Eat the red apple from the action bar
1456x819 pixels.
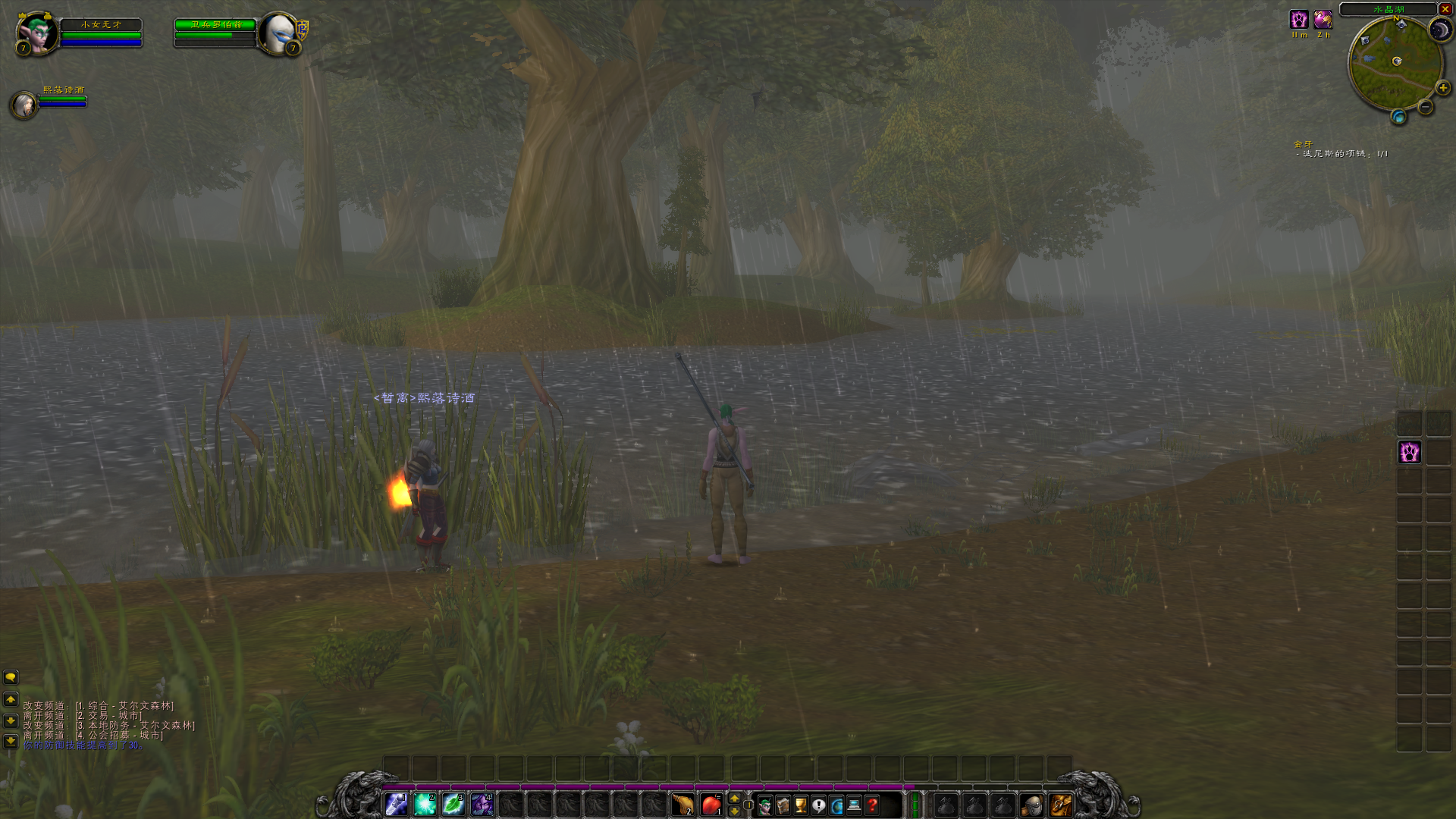pyautogui.click(x=711, y=805)
